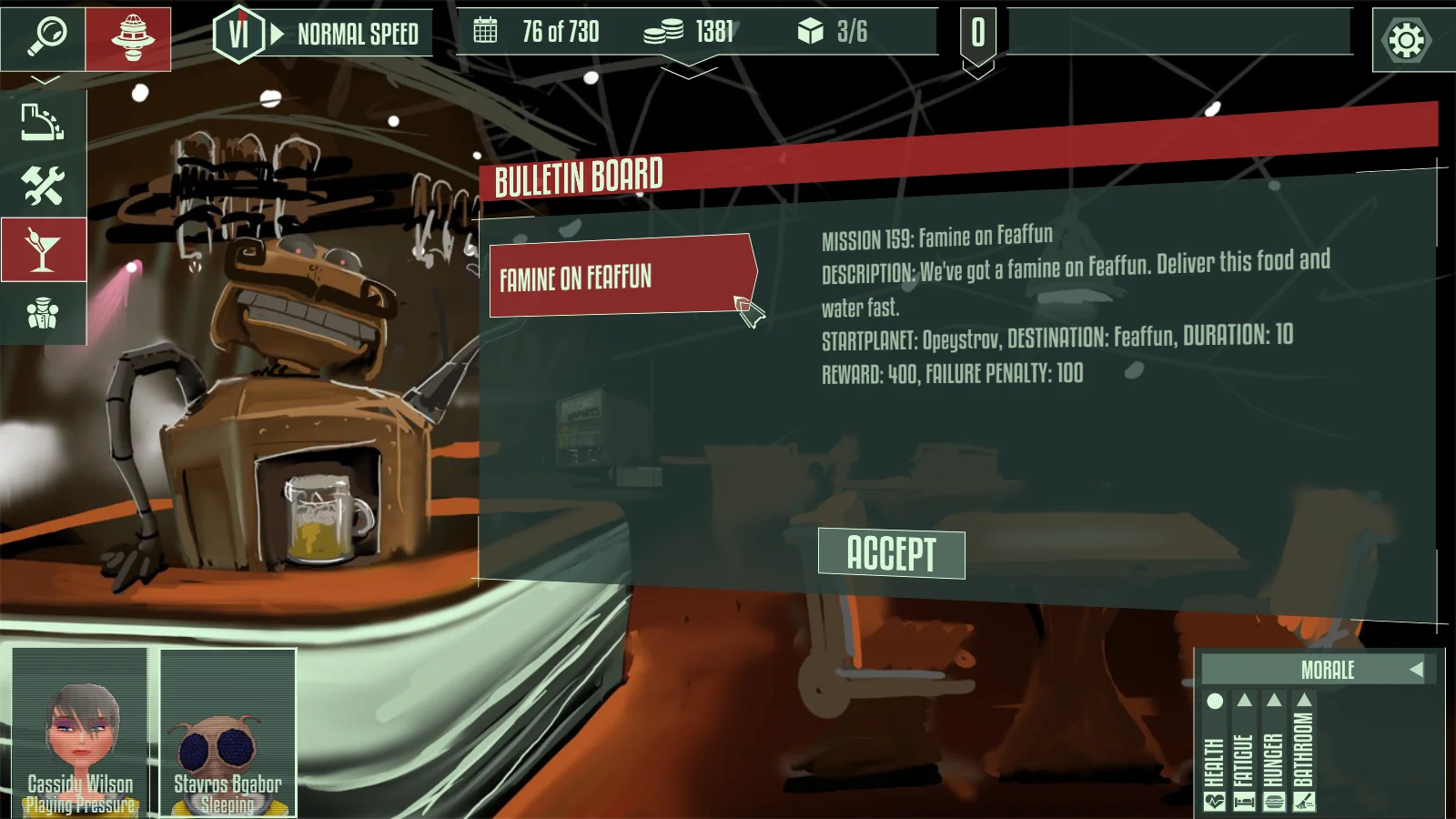Expand the resource bar dropdown chevron

click(689, 71)
